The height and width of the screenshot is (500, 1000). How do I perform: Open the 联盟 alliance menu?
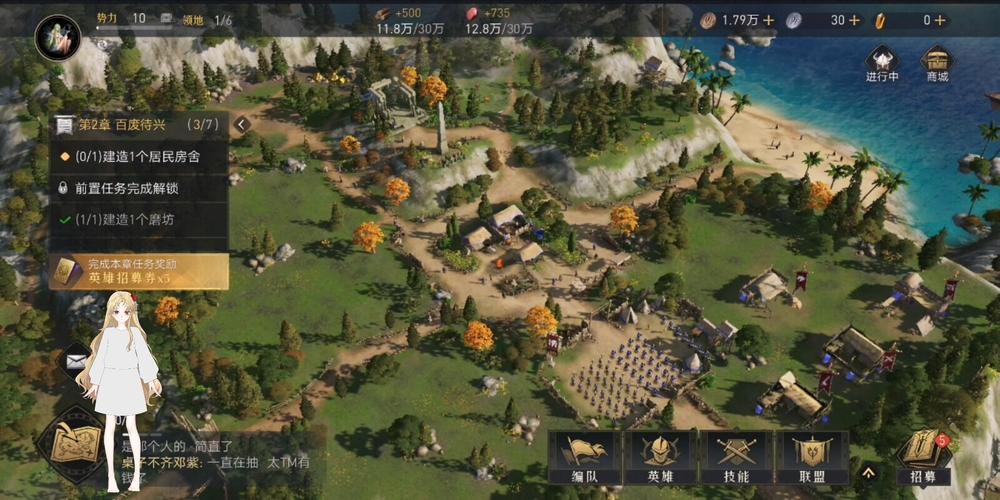tap(810, 458)
